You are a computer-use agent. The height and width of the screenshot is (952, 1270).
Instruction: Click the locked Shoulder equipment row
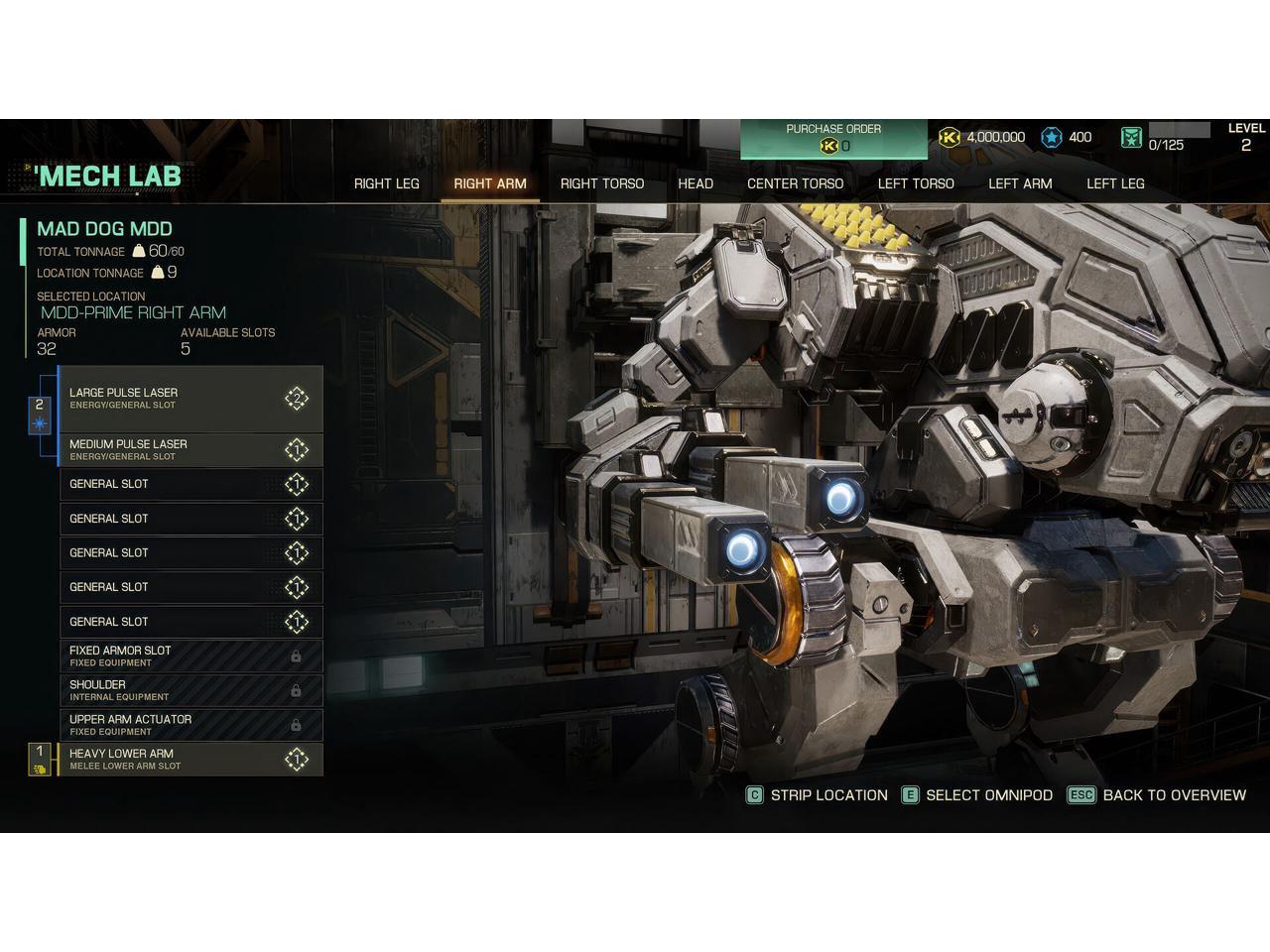tap(190, 690)
